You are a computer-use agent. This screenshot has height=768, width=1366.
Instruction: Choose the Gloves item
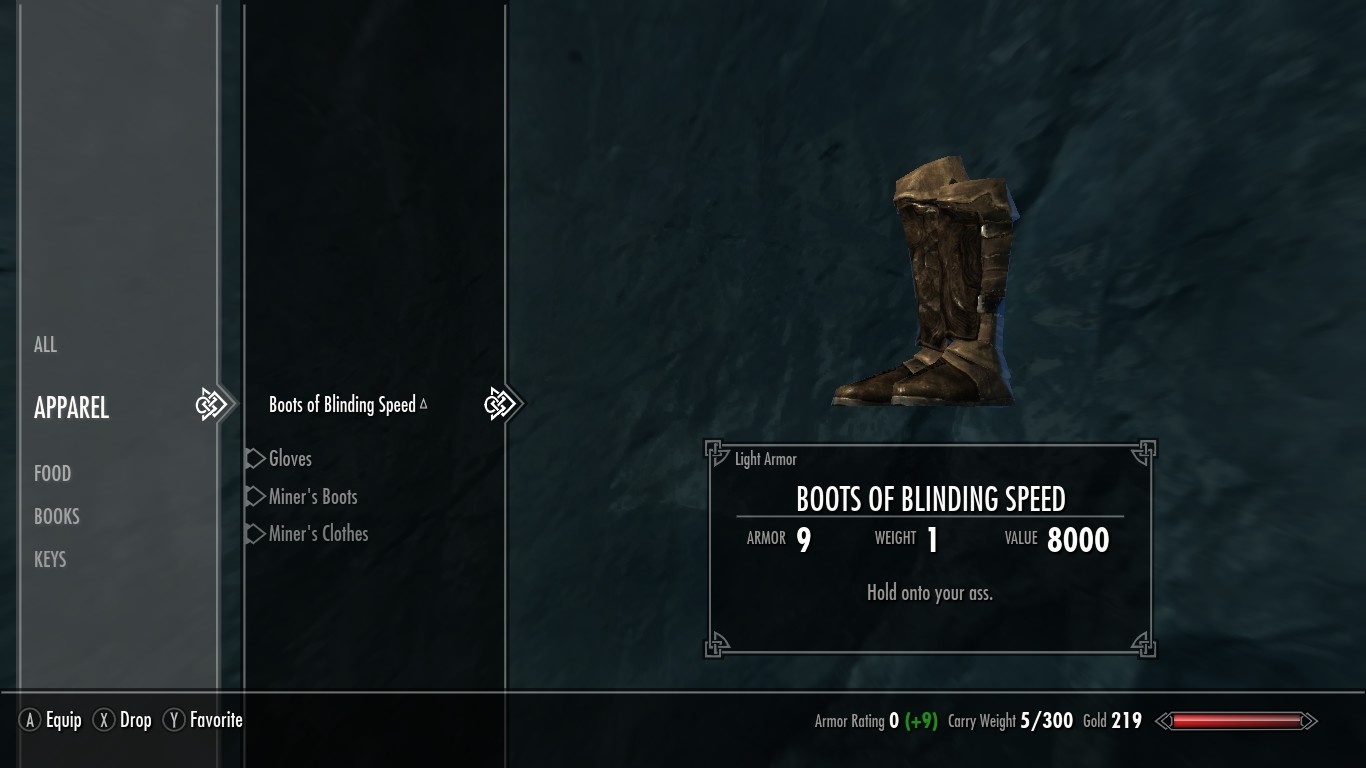[290, 459]
